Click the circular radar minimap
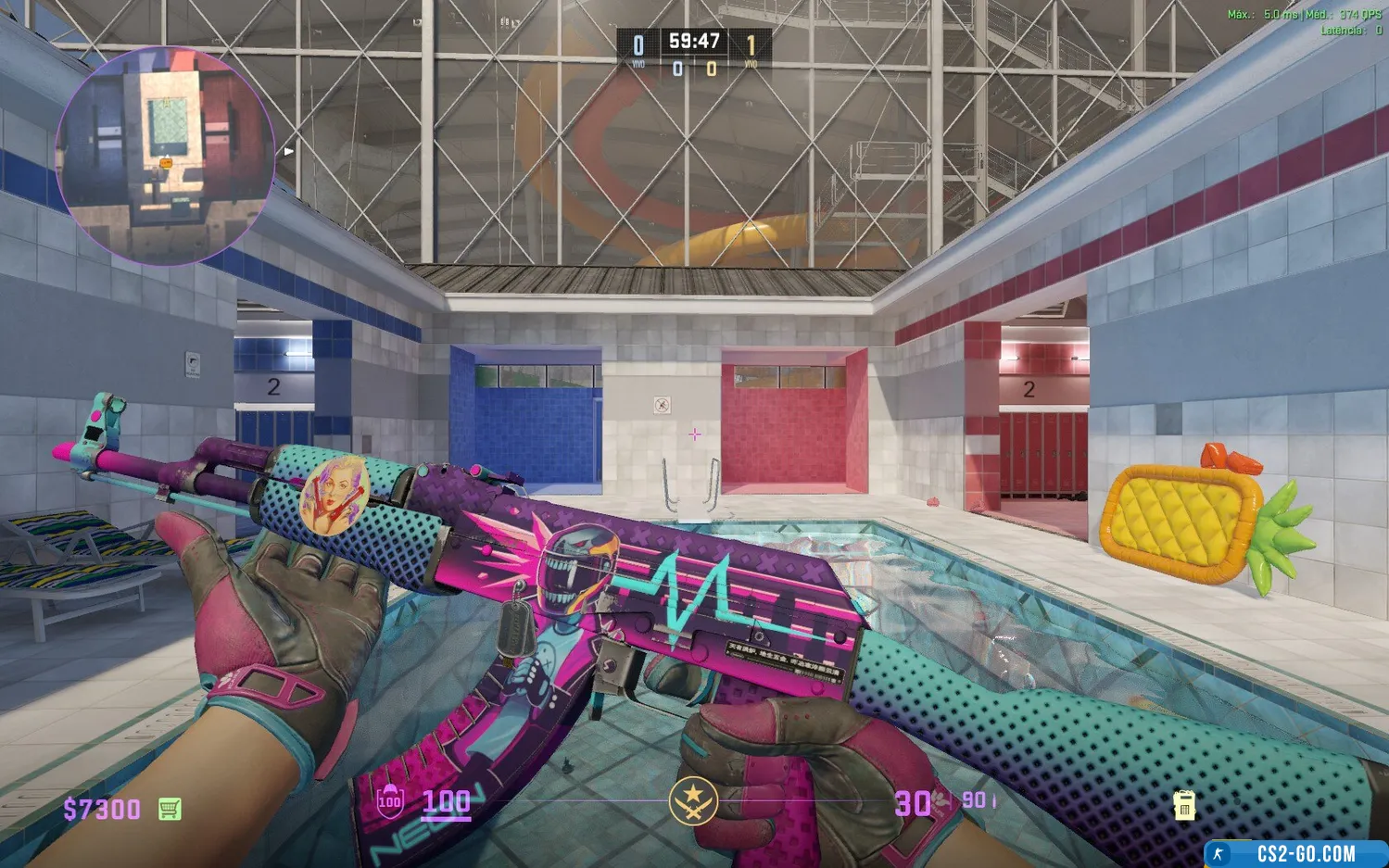 pos(165,155)
